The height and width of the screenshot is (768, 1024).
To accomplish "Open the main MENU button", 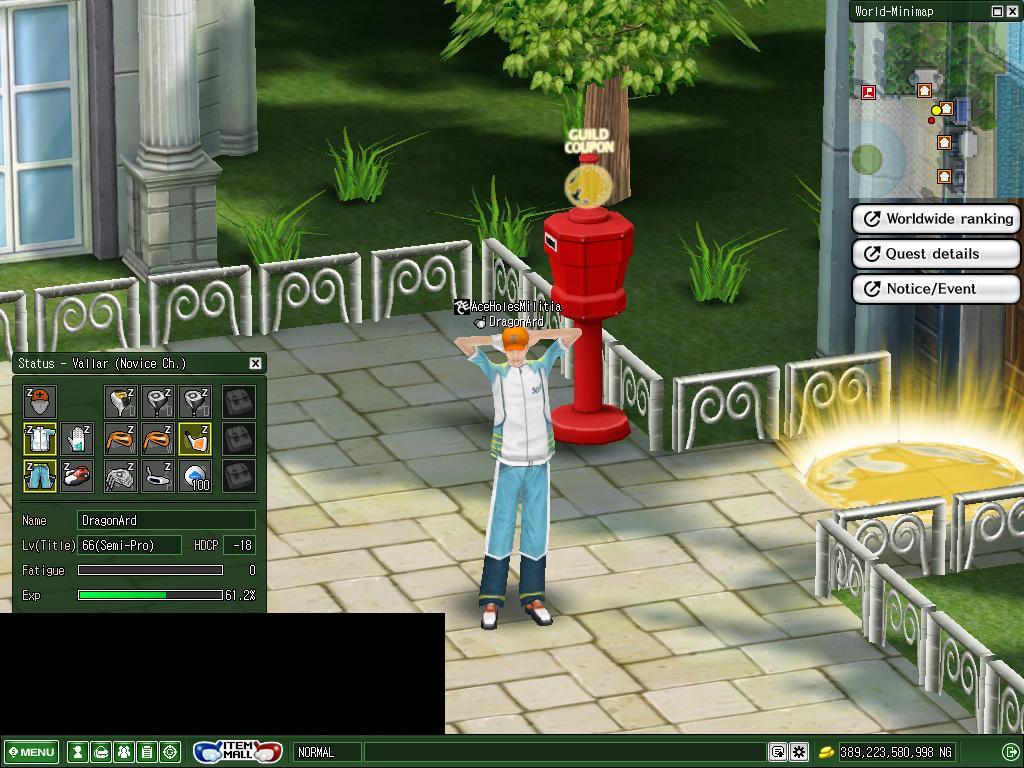I will [x=32, y=752].
